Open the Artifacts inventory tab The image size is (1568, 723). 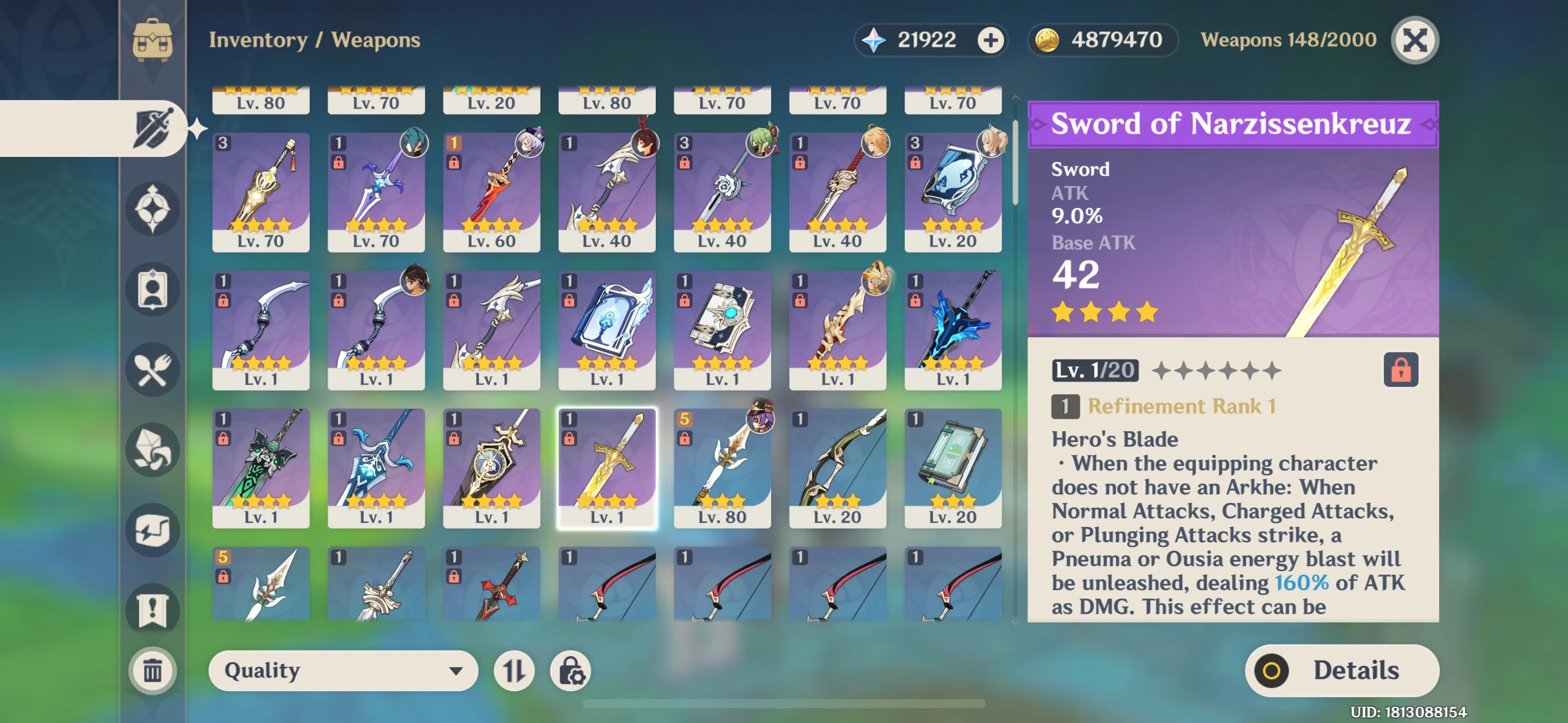click(x=153, y=208)
